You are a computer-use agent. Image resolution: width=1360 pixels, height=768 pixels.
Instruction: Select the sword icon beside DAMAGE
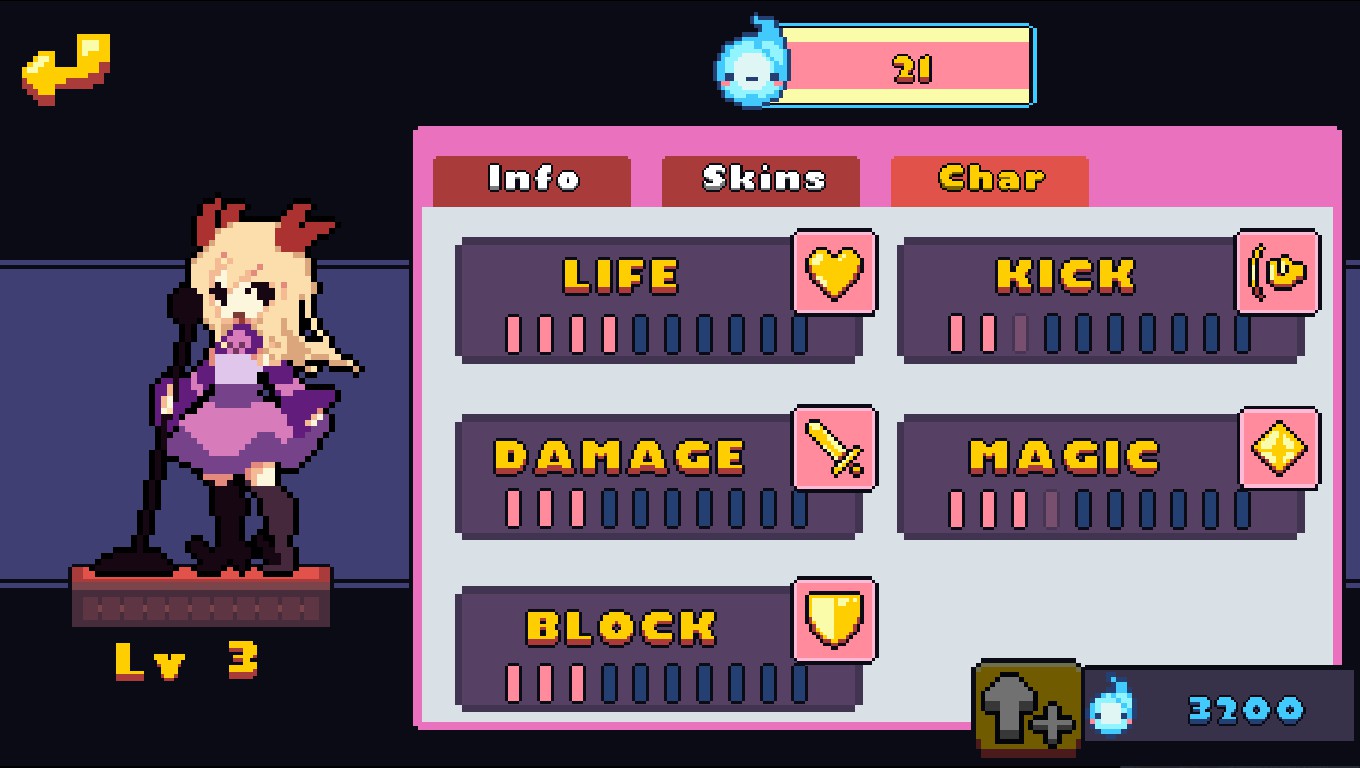835,450
